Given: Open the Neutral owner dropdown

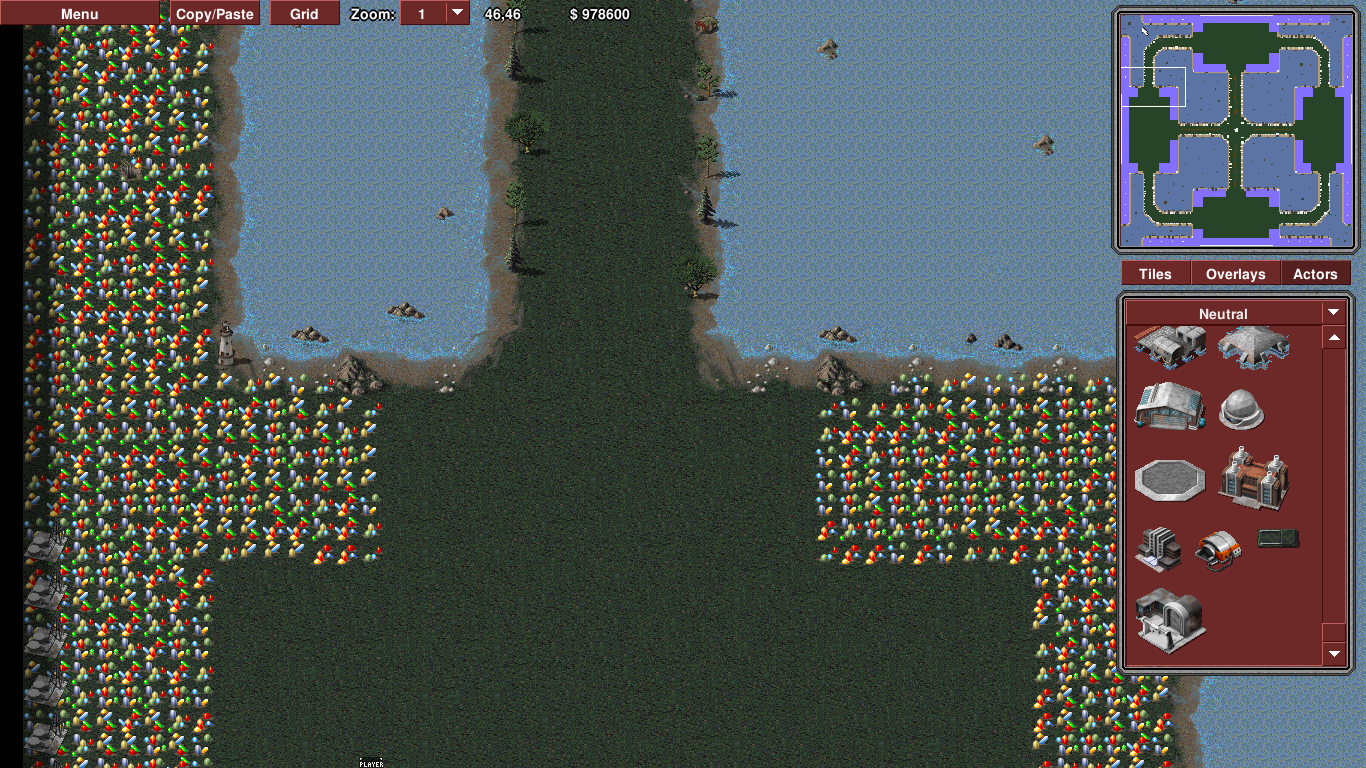Looking at the screenshot, I should (x=1333, y=313).
